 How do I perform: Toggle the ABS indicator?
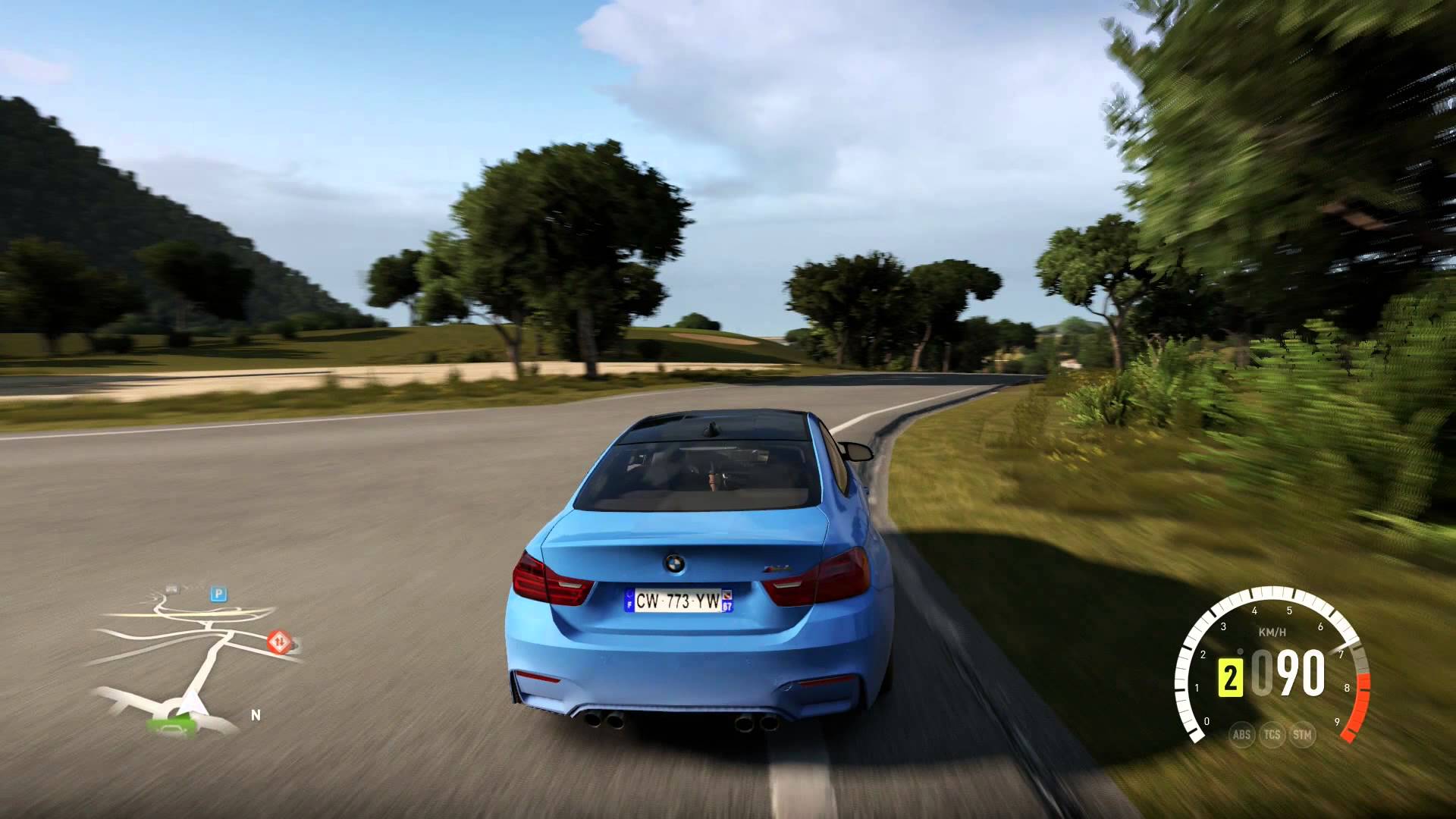(1241, 734)
